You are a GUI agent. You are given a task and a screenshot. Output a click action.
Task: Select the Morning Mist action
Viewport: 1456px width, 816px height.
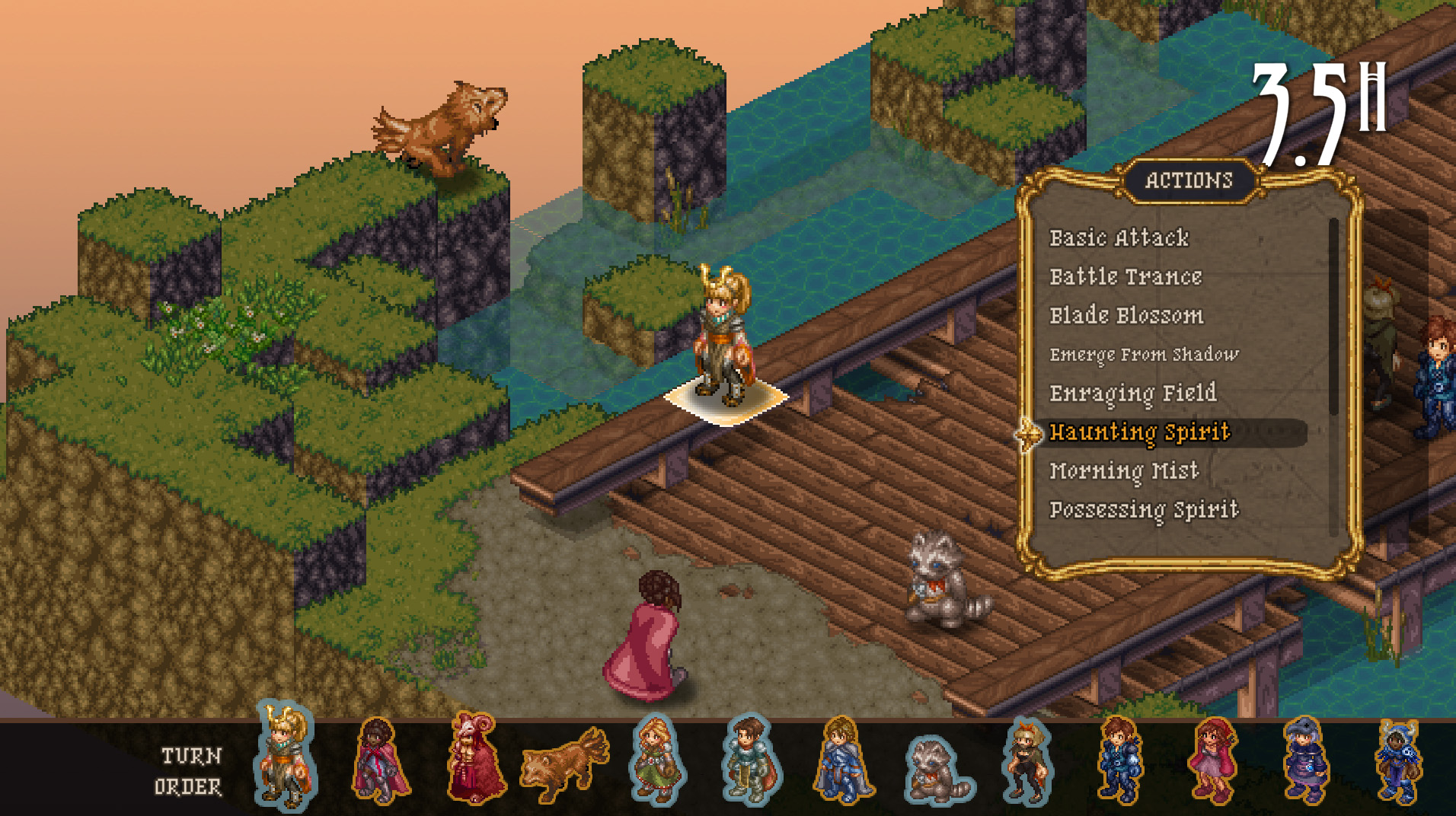click(1124, 471)
